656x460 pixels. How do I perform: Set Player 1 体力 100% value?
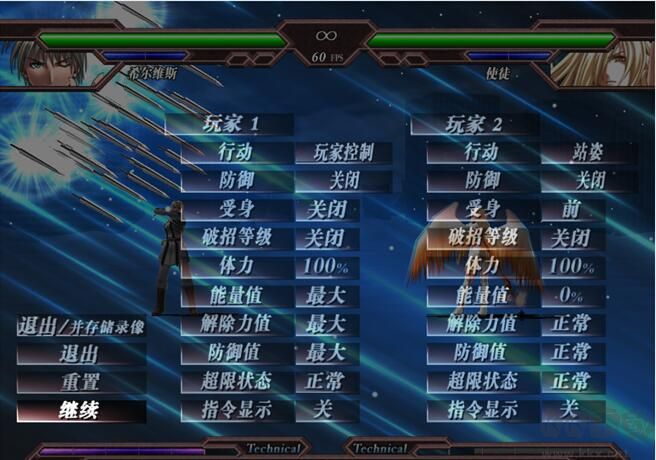point(326,267)
